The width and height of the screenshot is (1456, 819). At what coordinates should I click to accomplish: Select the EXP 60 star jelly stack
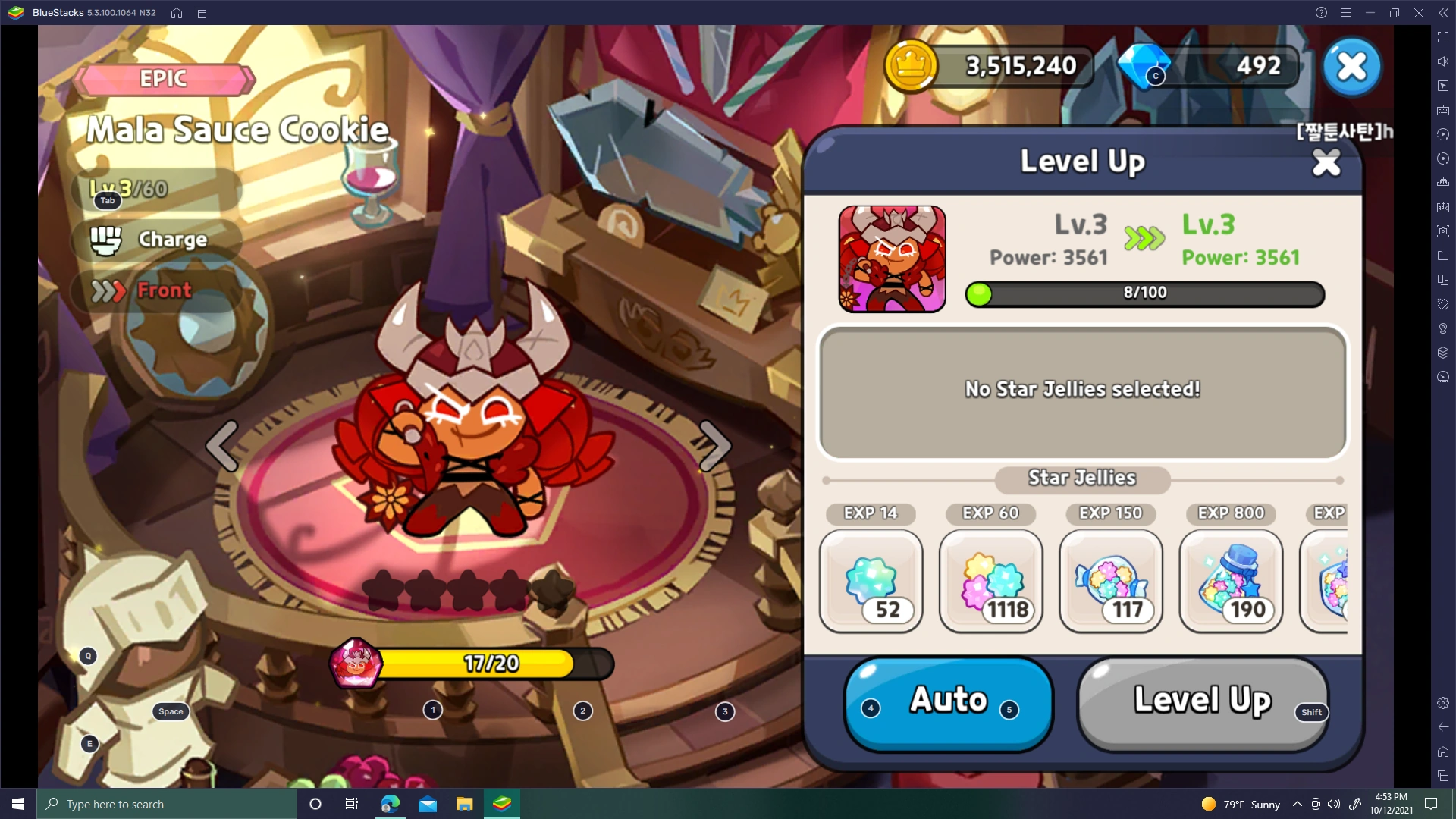(x=990, y=582)
